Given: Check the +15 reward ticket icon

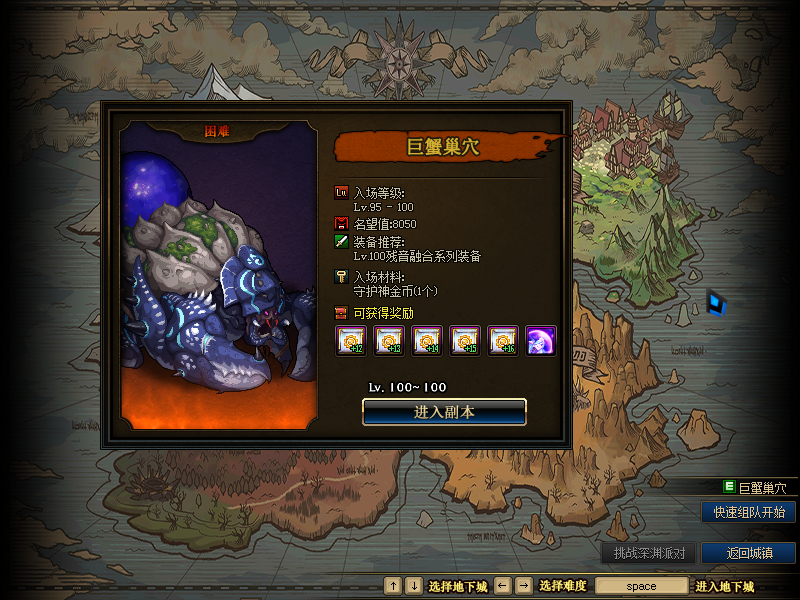Looking at the screenshot, I should pos(465,341).
